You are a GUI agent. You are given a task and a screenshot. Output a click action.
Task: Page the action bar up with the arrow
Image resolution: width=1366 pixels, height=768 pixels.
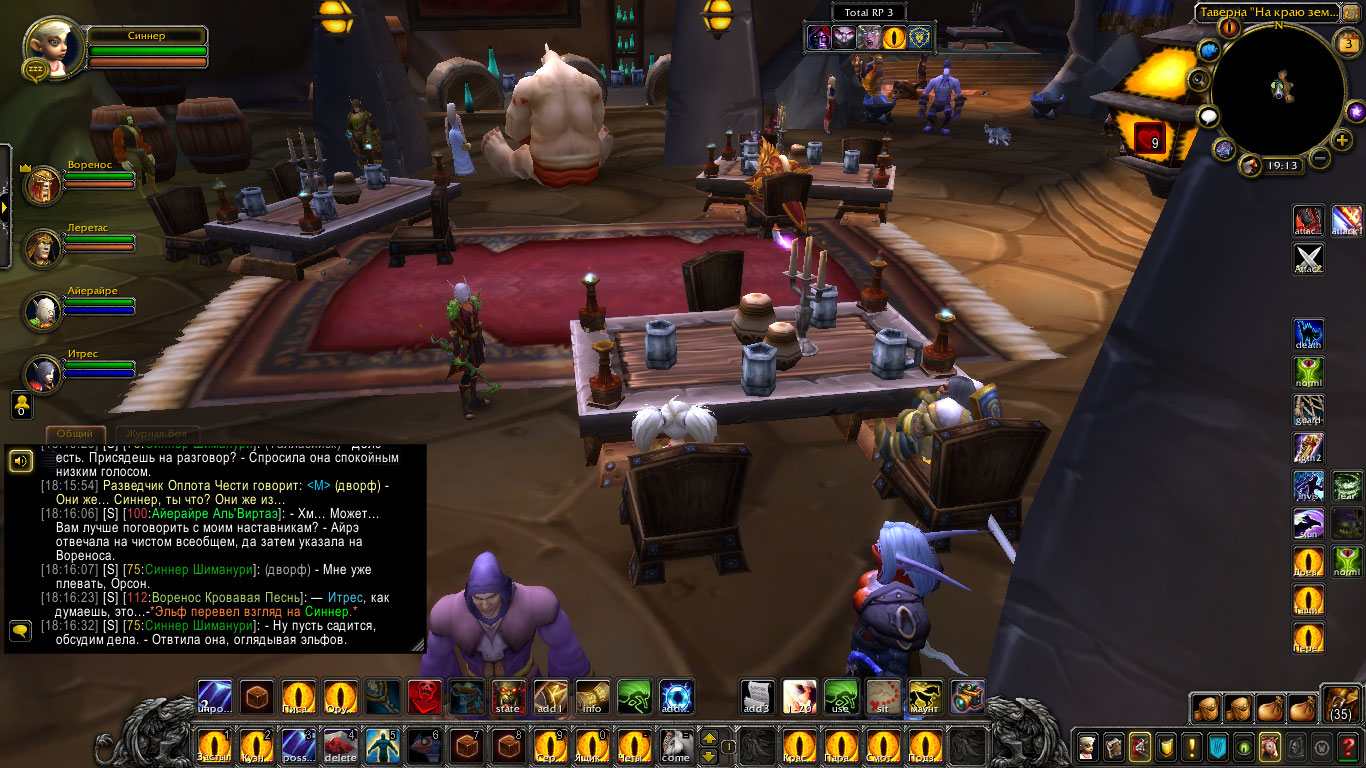tap(709, 739)
